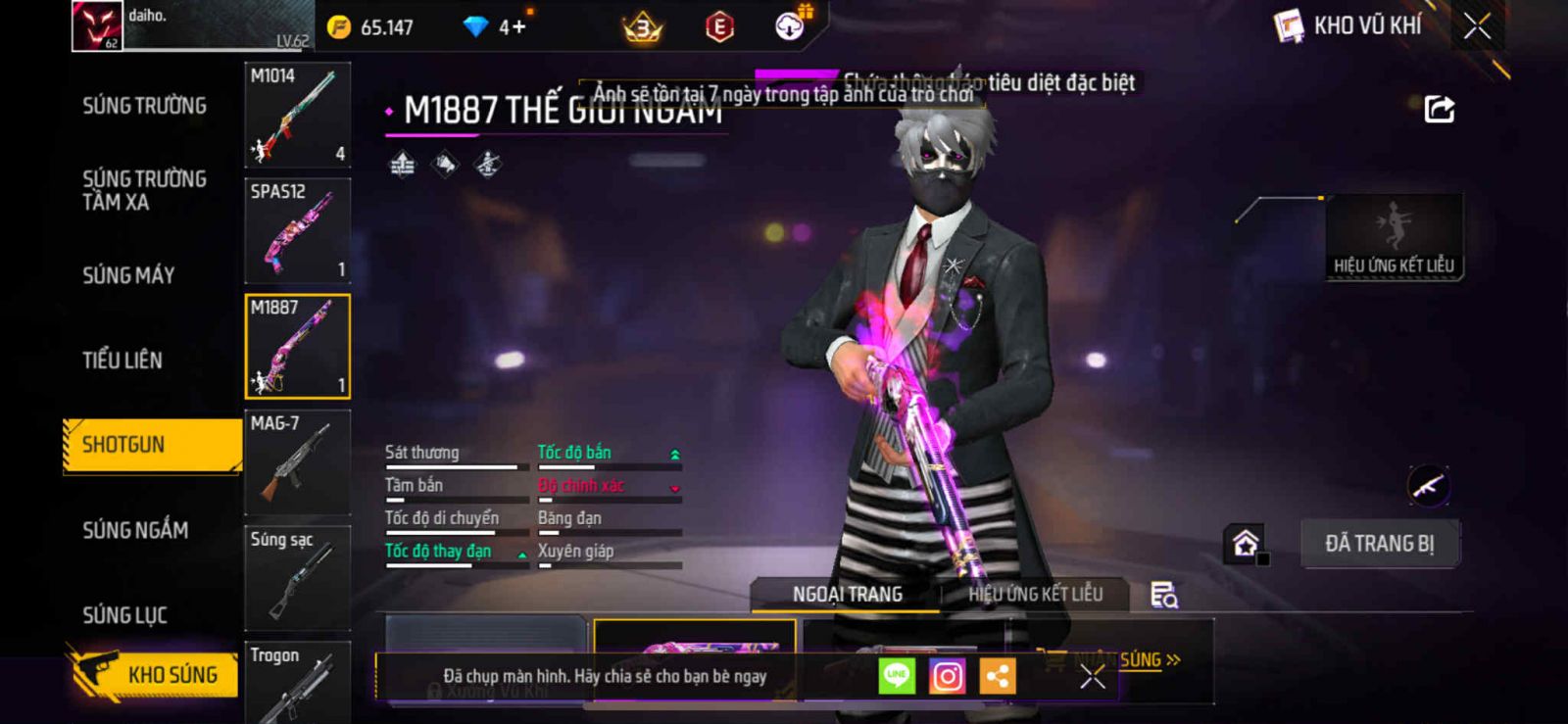
Task: Select the MAG-7 shotgun thumbnail
Action: pyautogui.click(x=297, y=462)
